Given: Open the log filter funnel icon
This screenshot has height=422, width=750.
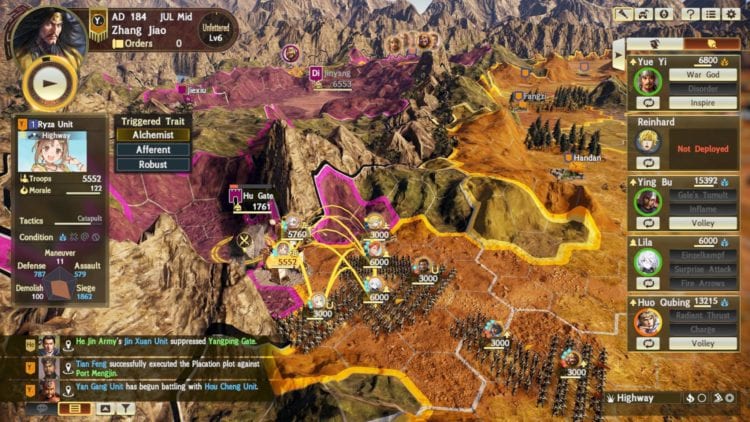Looking at the screenshot, I should pos(127,408).
